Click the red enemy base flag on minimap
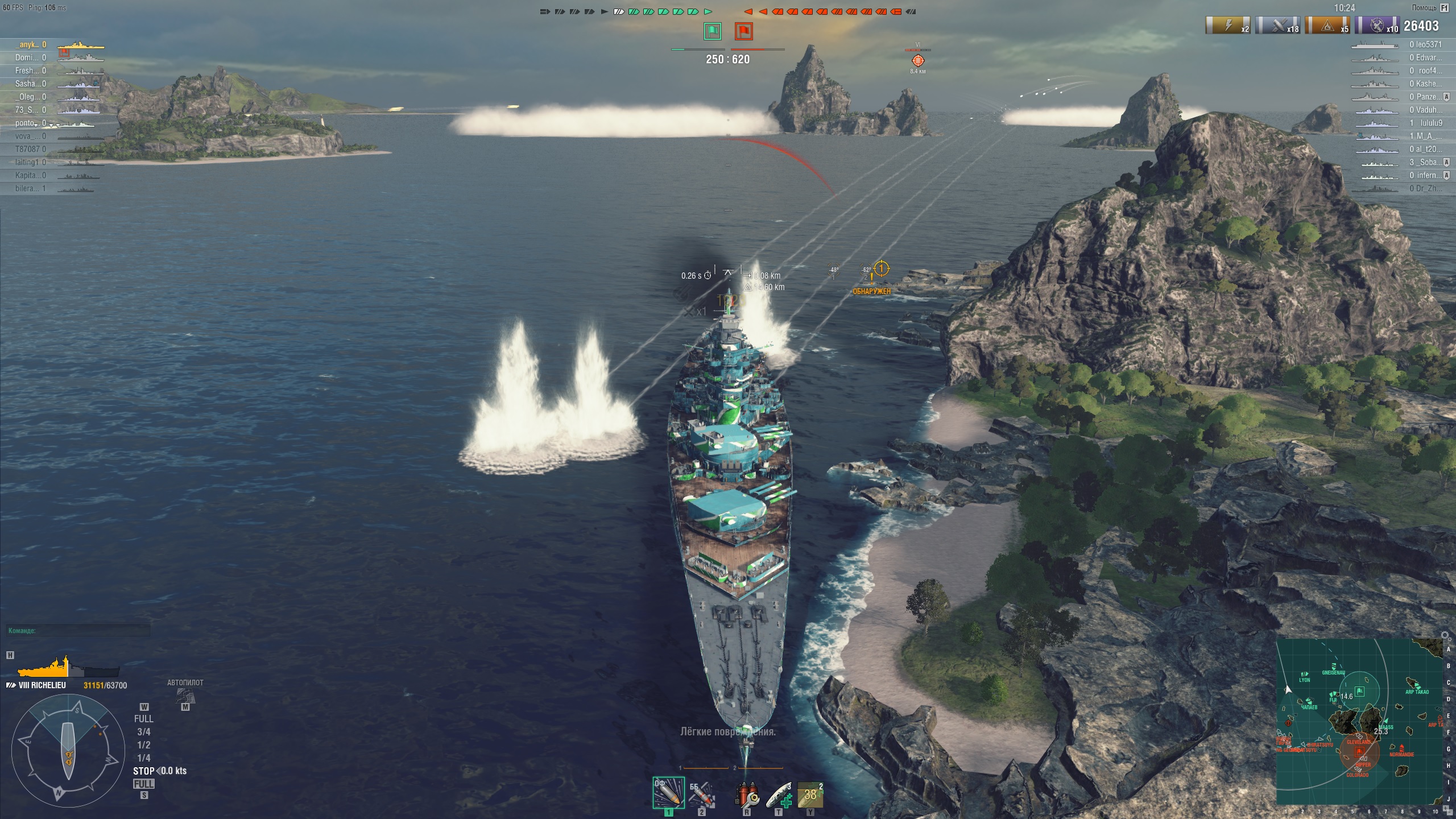 click(x=1359, y=751)
